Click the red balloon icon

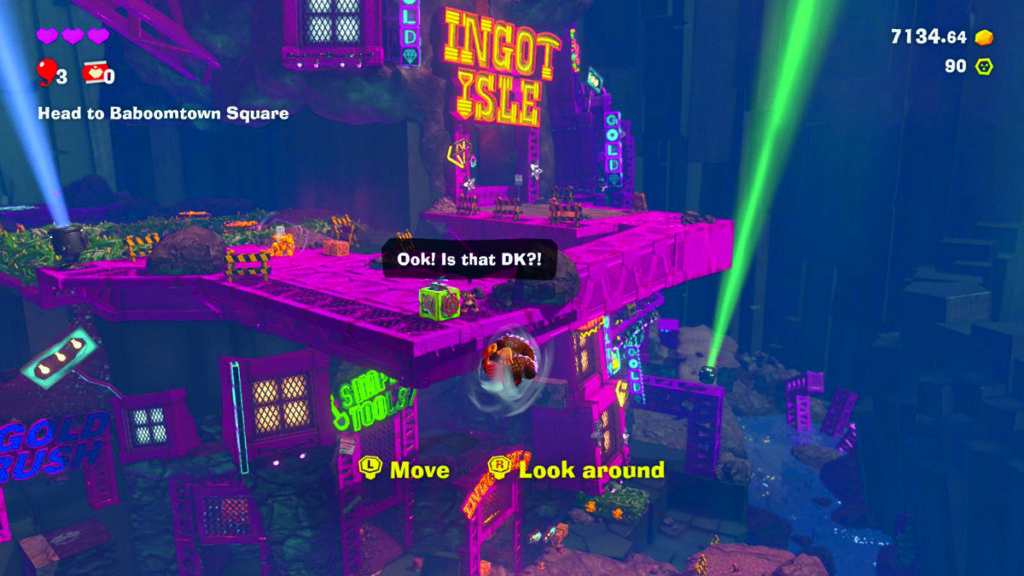tap(46, 71)
